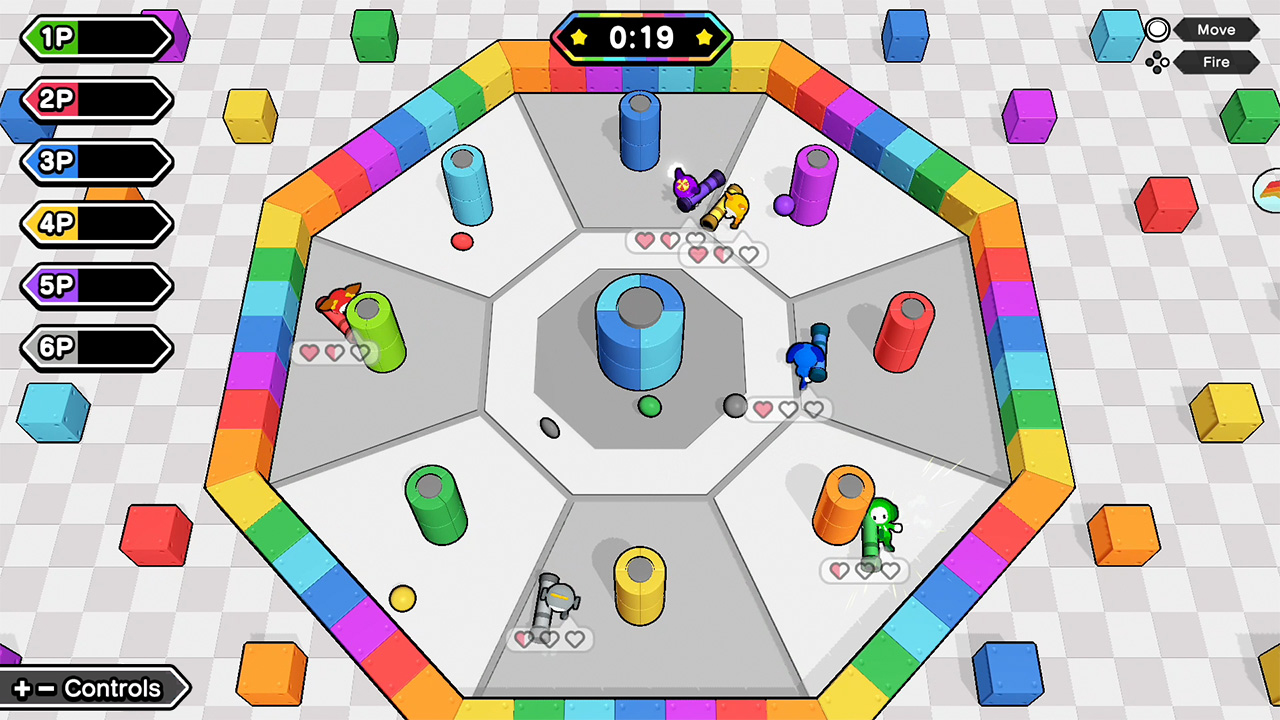Screen dimensions: 1280x720
Task: Click the match timer showing 0:19
Action: coord(641,39)
